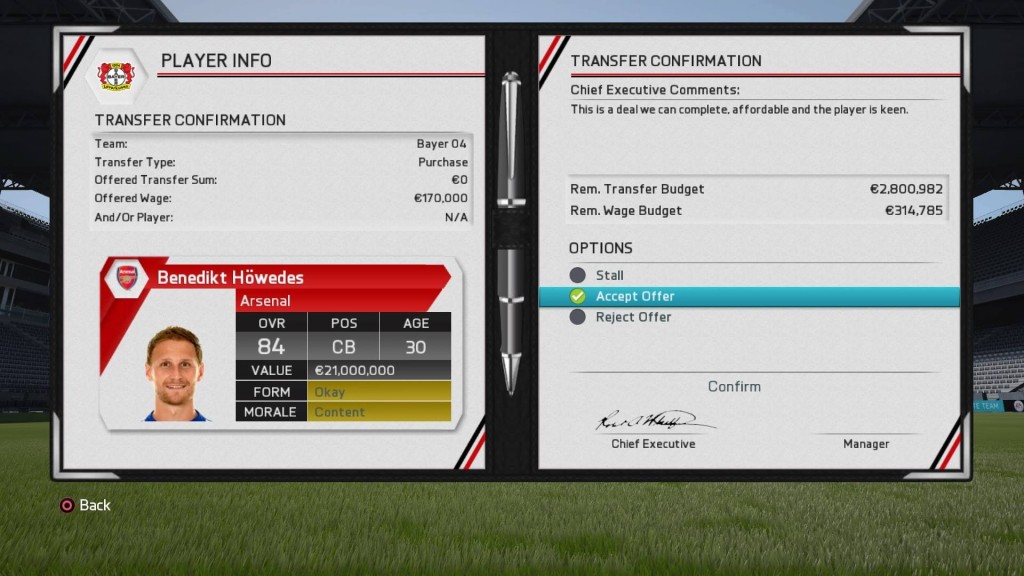Select the Stall option
This screenshot has width=1024, height=576.
[608, 275]
